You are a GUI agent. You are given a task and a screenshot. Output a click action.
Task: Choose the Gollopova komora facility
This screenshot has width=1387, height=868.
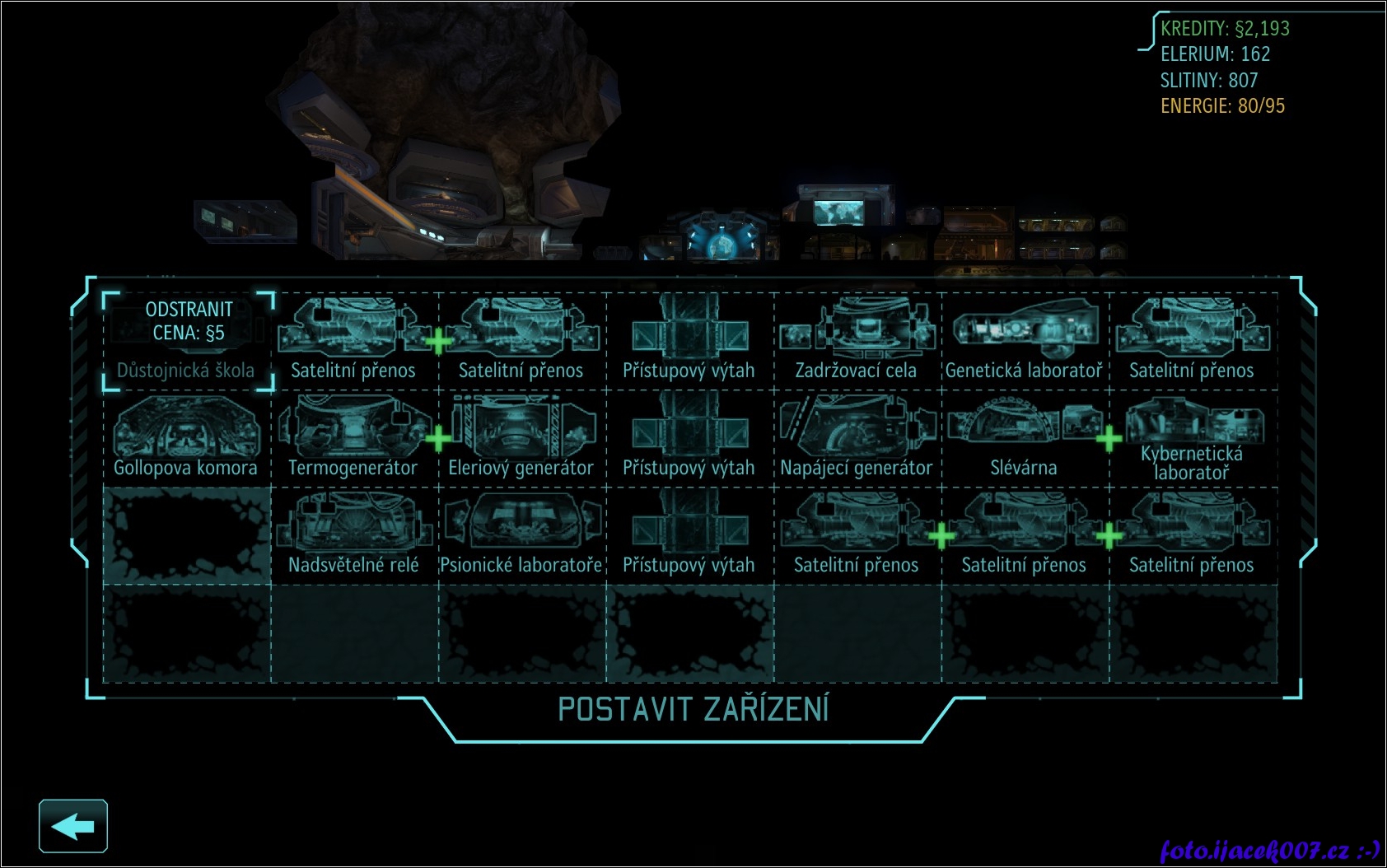coord(186,438)
